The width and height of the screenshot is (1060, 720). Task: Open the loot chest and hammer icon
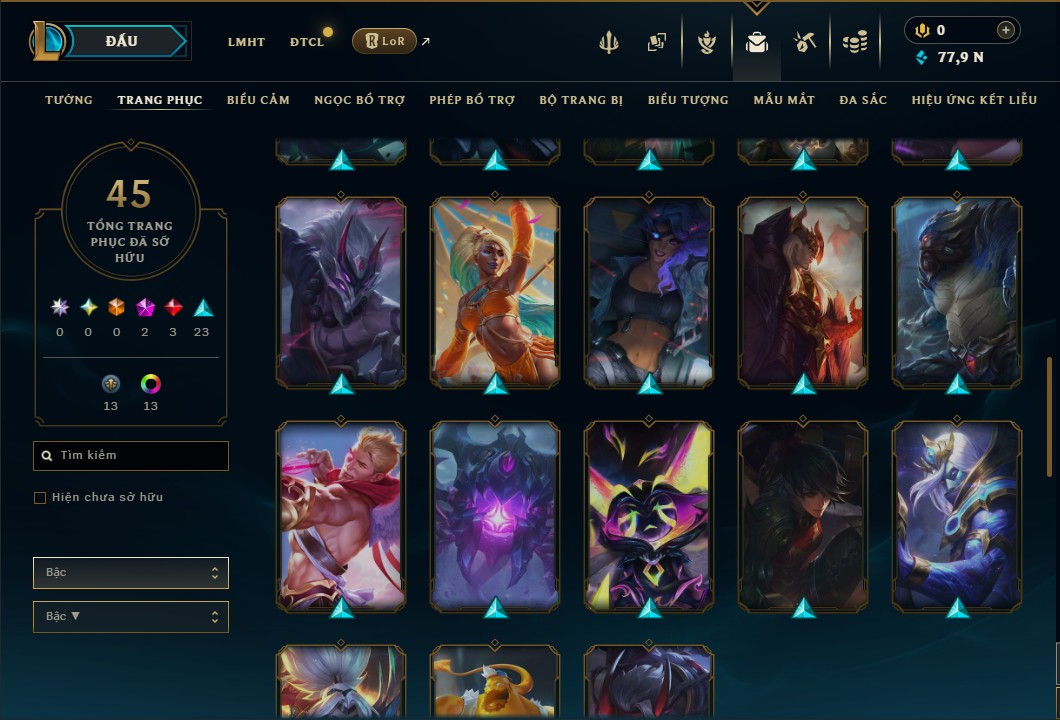coord(805,42)
